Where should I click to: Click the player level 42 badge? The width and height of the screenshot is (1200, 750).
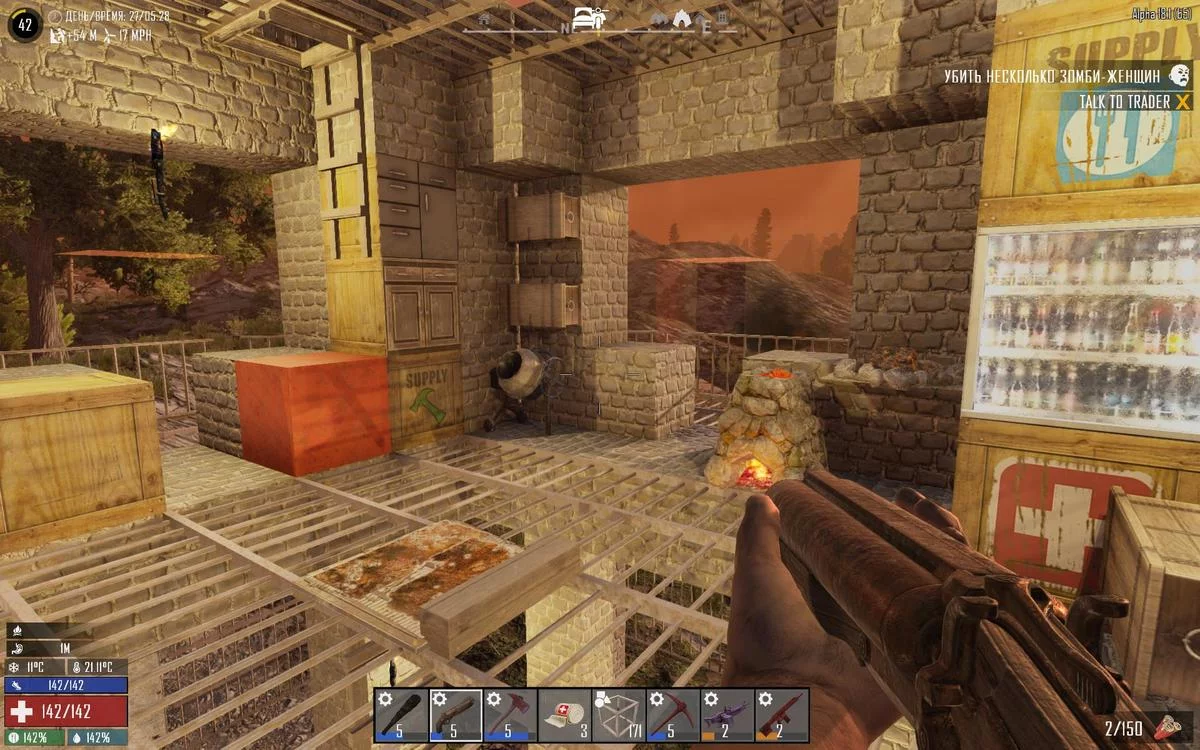point(26,23)
